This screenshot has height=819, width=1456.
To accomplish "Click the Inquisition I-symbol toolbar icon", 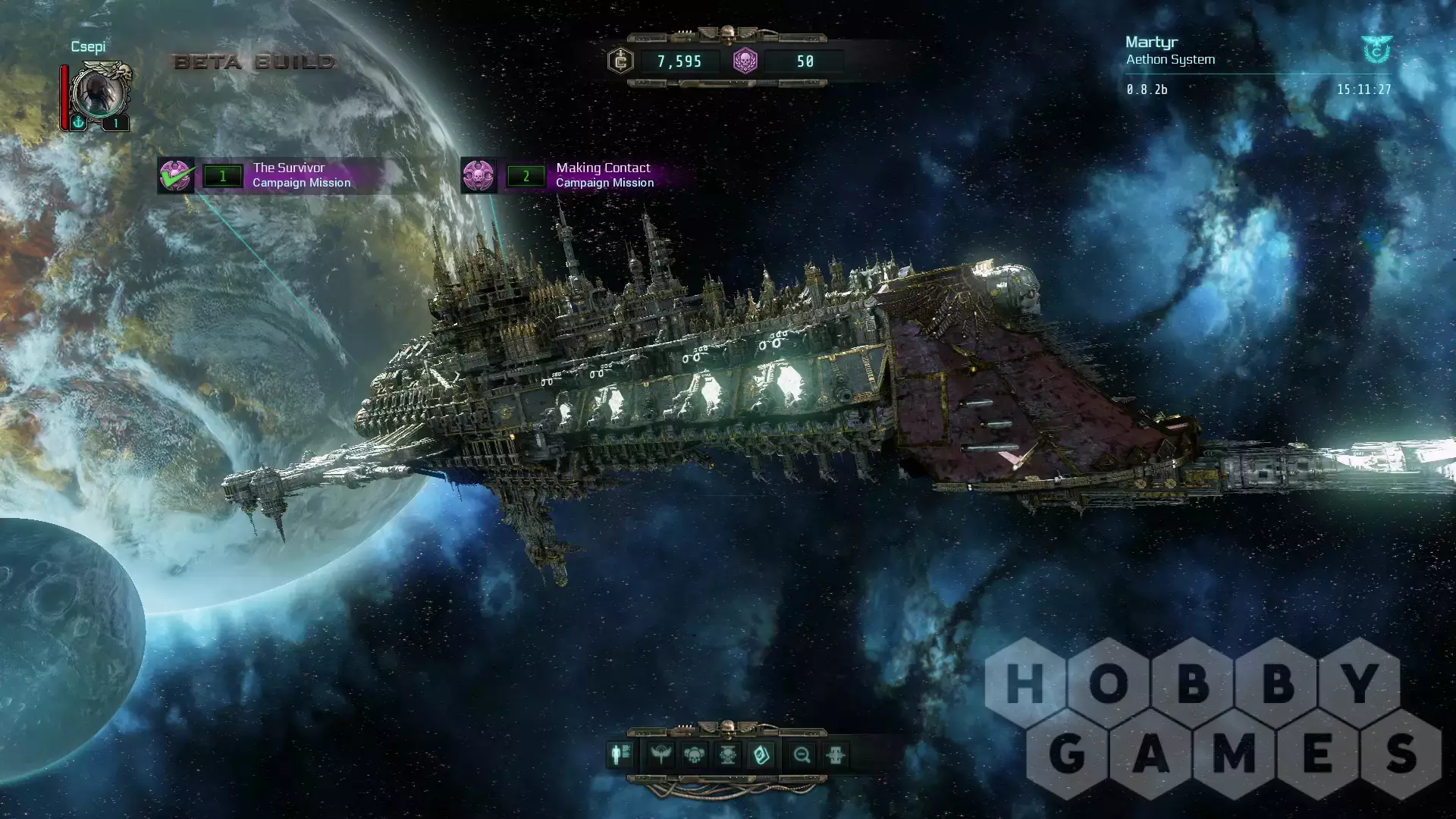I will [835, 755].
